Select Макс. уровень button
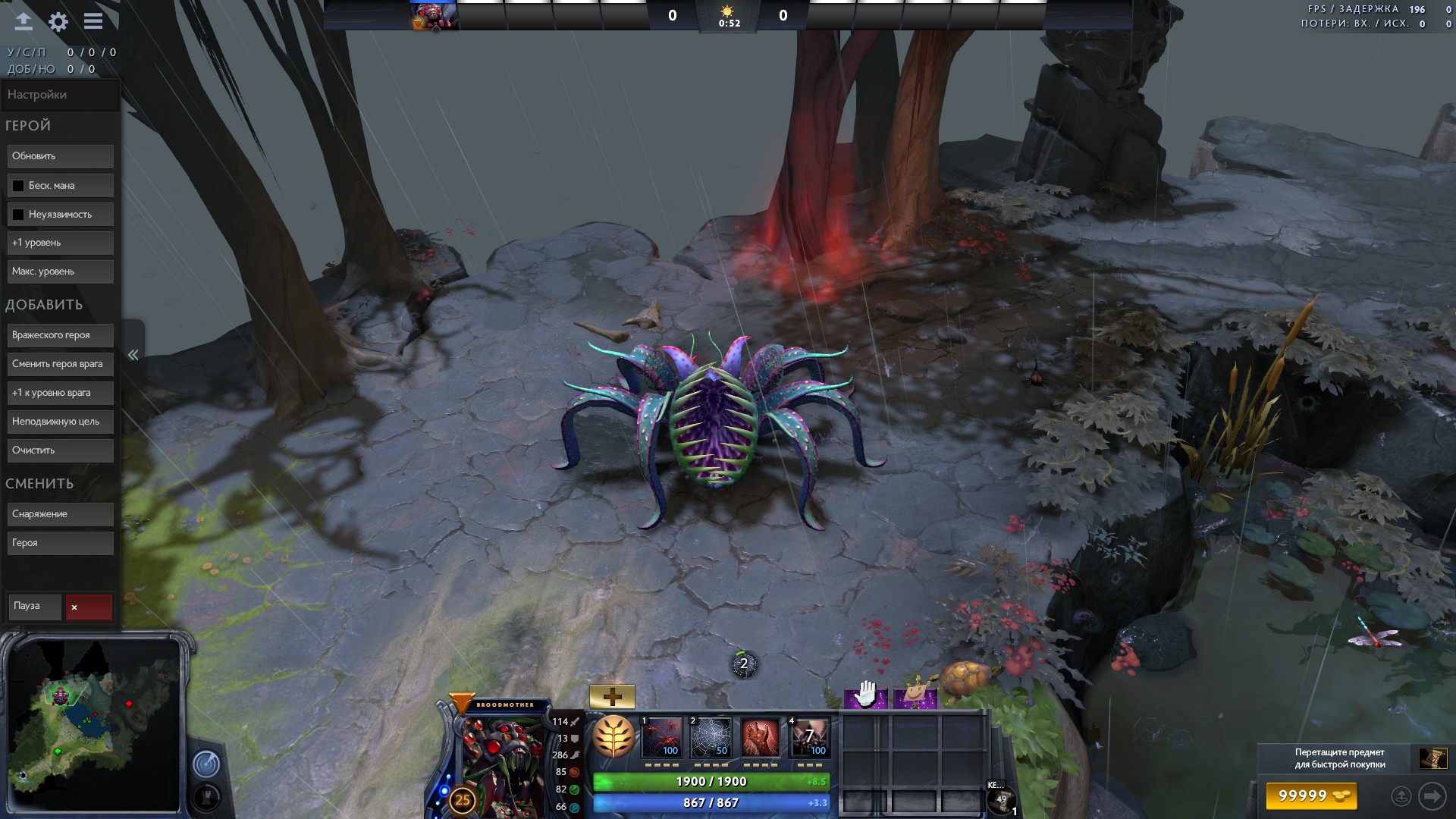The image size is (1456, 819). [61, 271]
